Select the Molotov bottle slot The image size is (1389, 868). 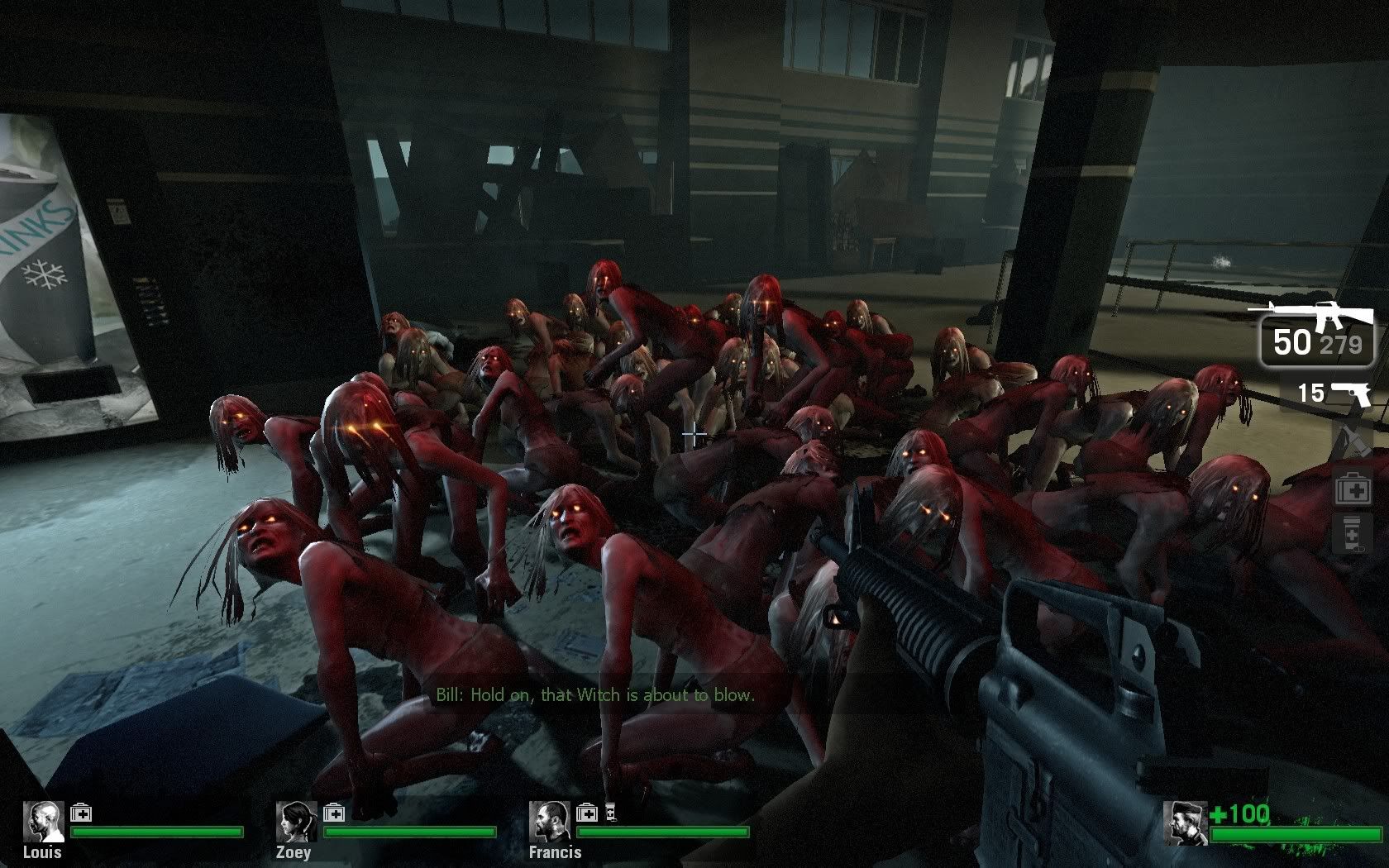coord(1352,440)
